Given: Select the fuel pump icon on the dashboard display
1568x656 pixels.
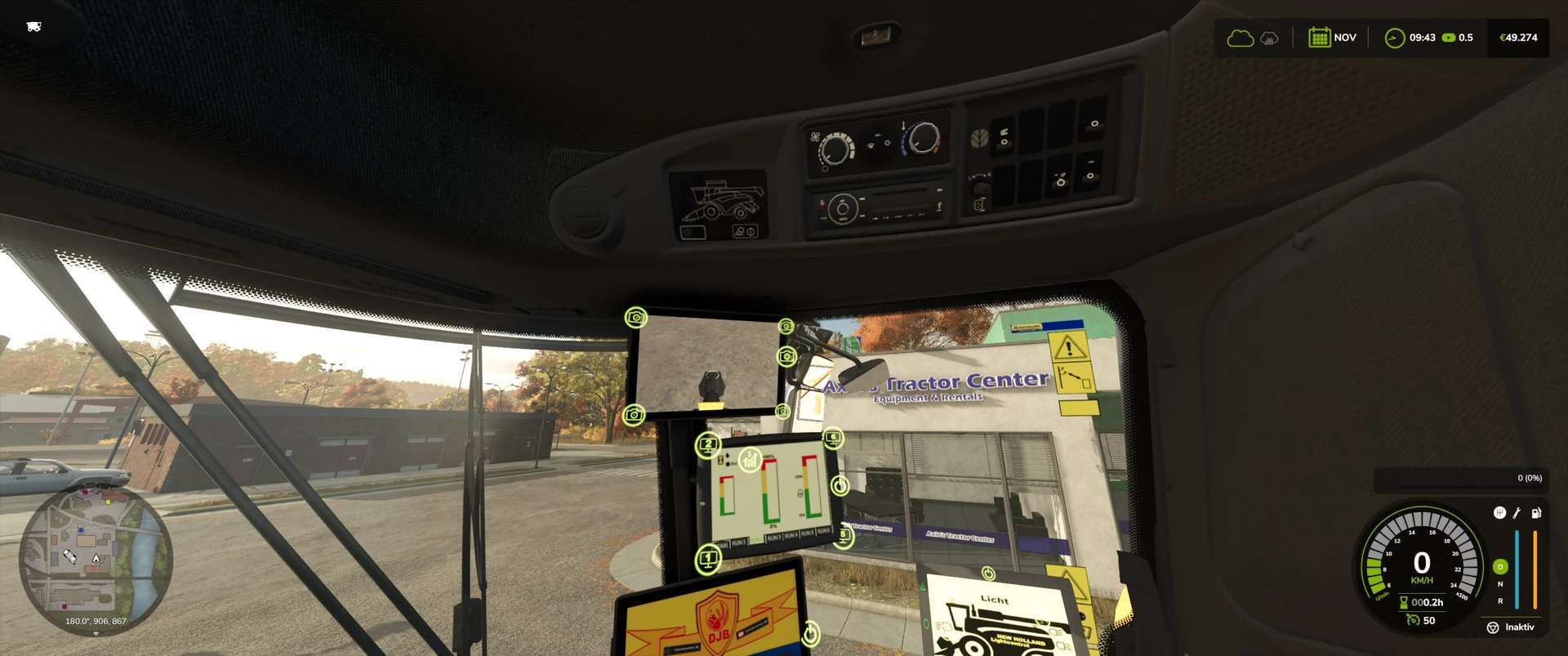Looking at the screenshot, I should (x=1536, y=514).
